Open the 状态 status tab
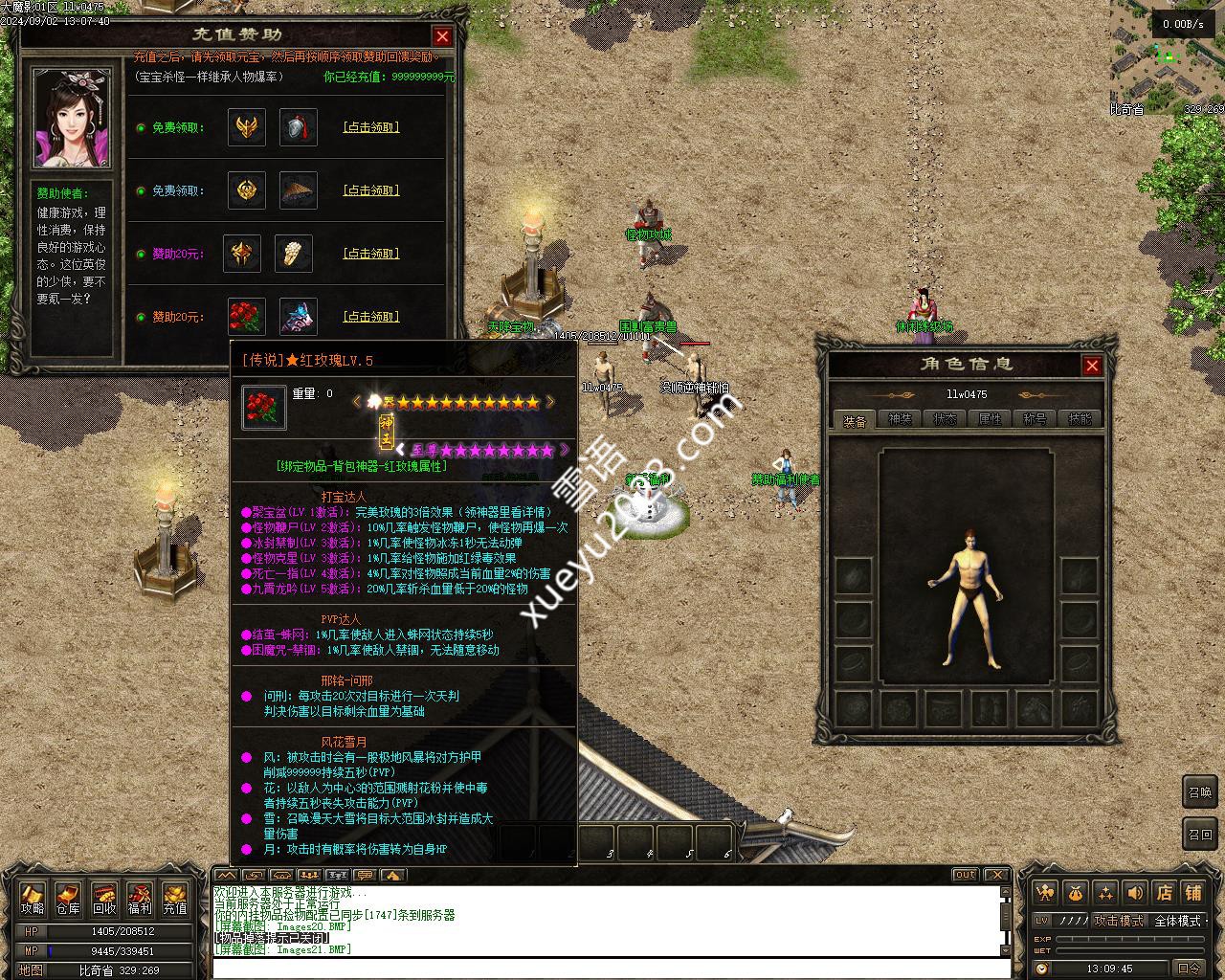The height and width of the screenshot is (980, 1225). (945, 419)
